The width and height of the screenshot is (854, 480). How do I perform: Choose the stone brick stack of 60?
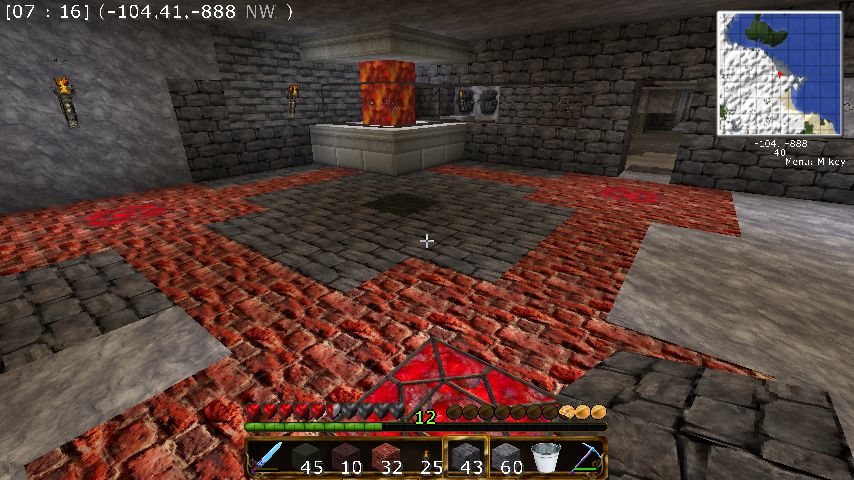[505, 457]
